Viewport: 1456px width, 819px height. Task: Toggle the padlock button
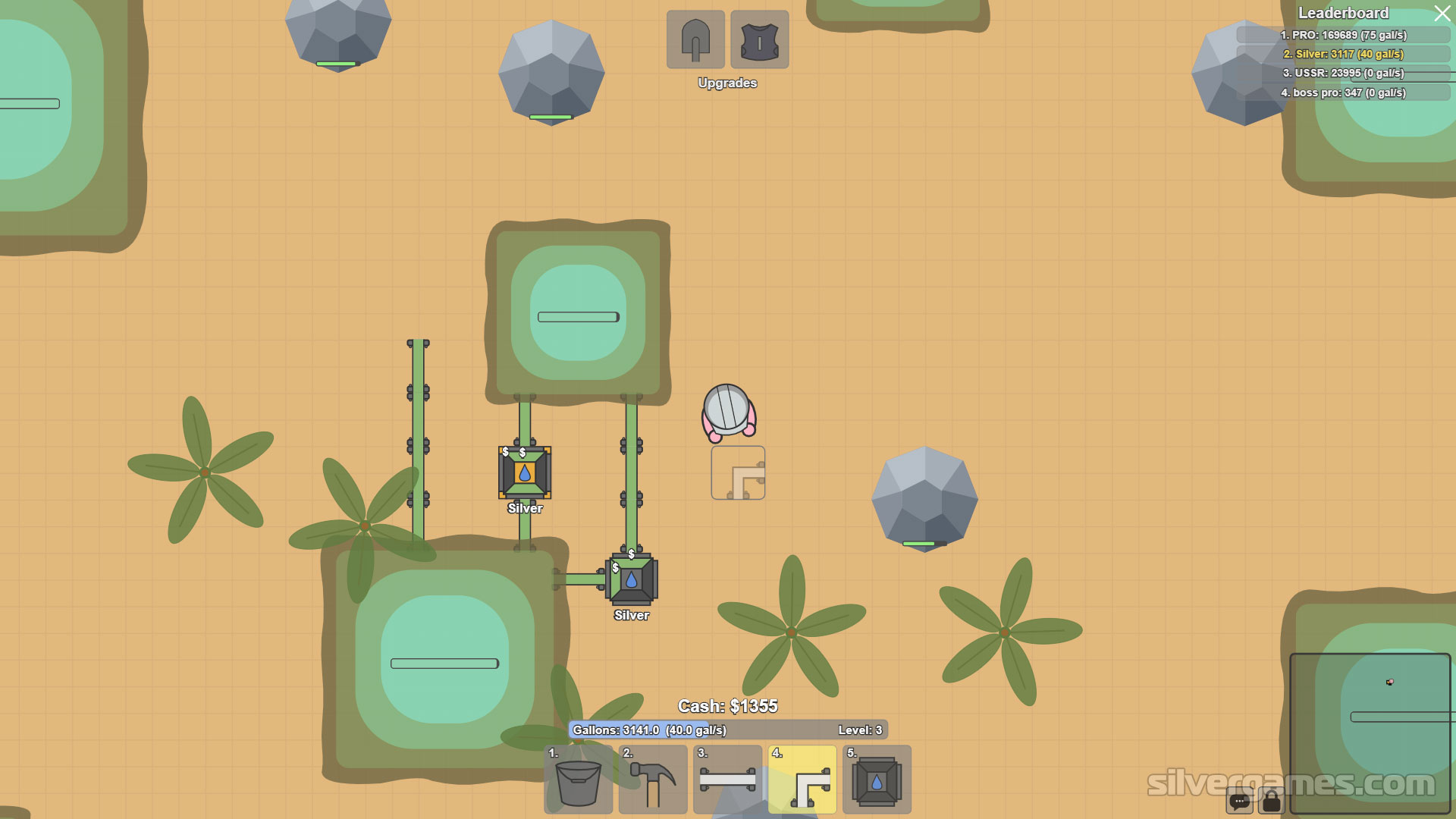[x=1272, y=801]
